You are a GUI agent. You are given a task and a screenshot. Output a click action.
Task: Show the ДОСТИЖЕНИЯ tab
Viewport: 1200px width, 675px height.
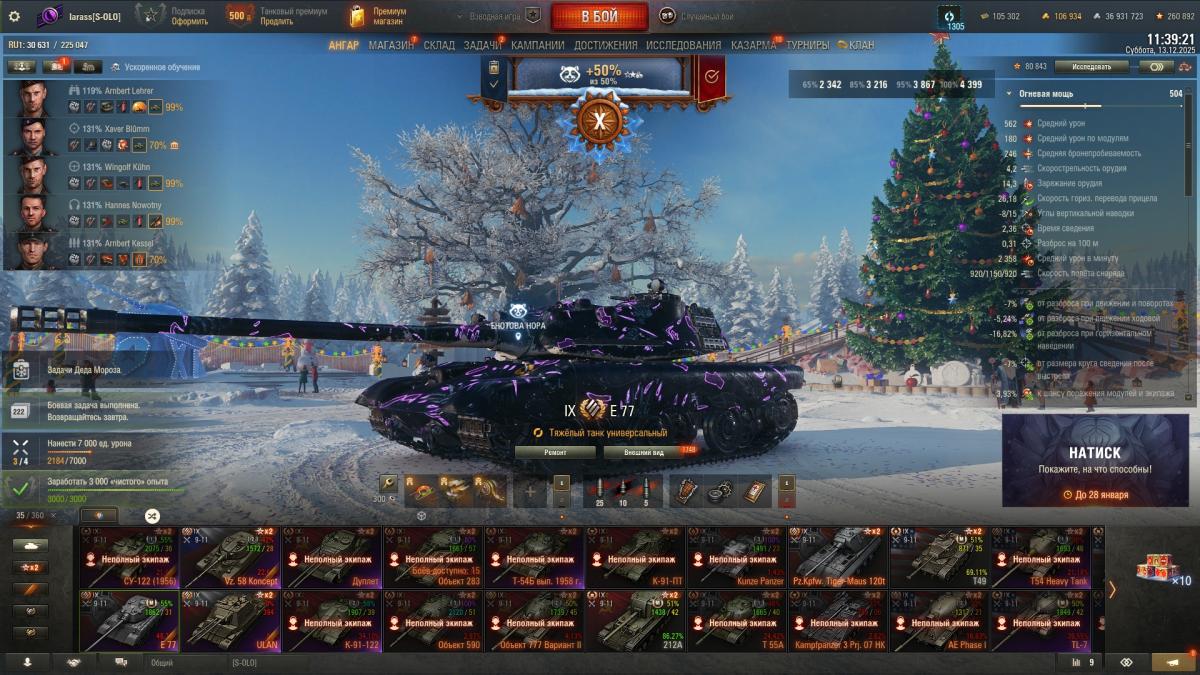point(606,45)
